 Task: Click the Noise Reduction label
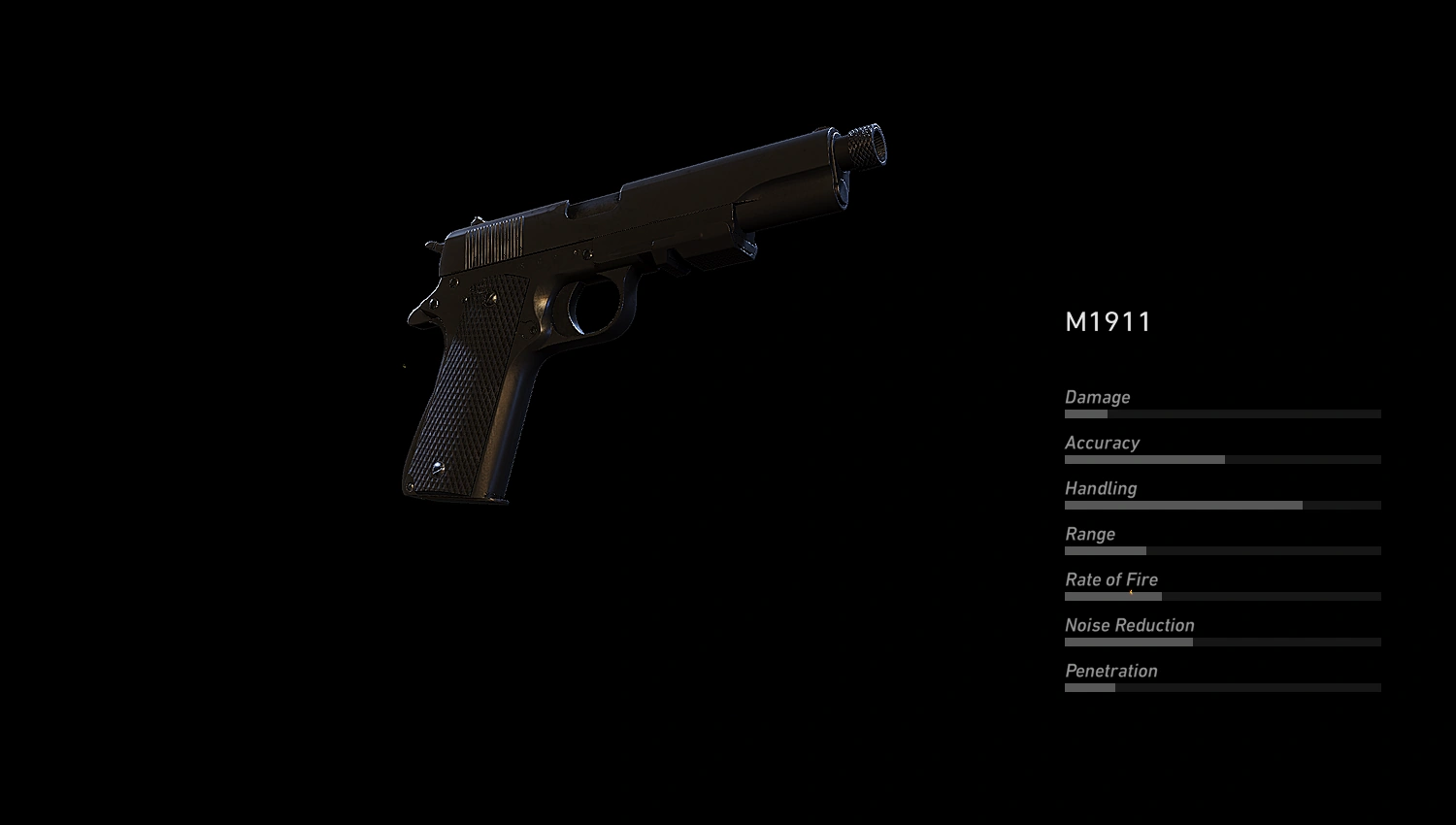pos(1129,625)
